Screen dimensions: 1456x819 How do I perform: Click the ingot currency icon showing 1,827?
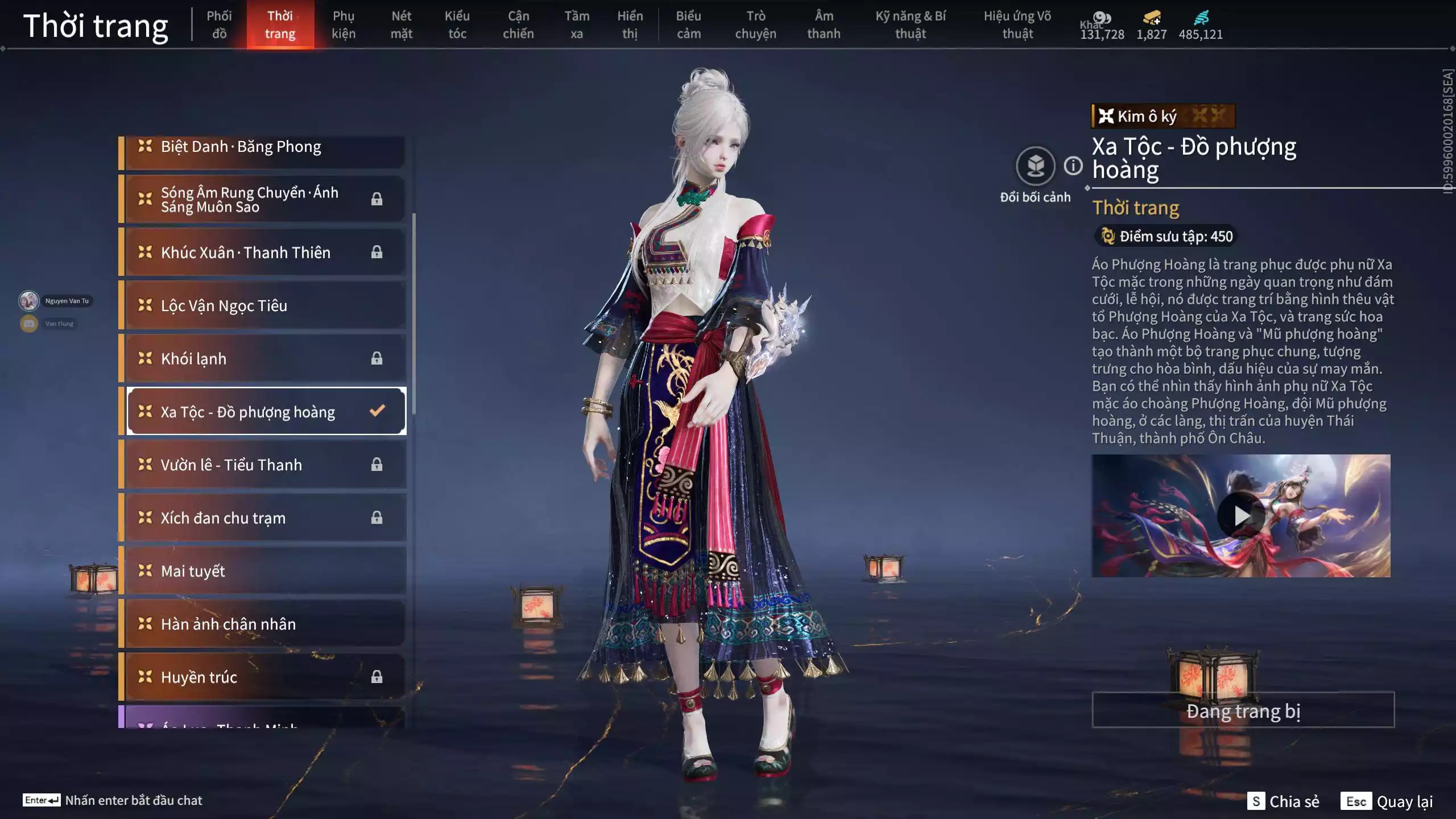(1151, 18)
